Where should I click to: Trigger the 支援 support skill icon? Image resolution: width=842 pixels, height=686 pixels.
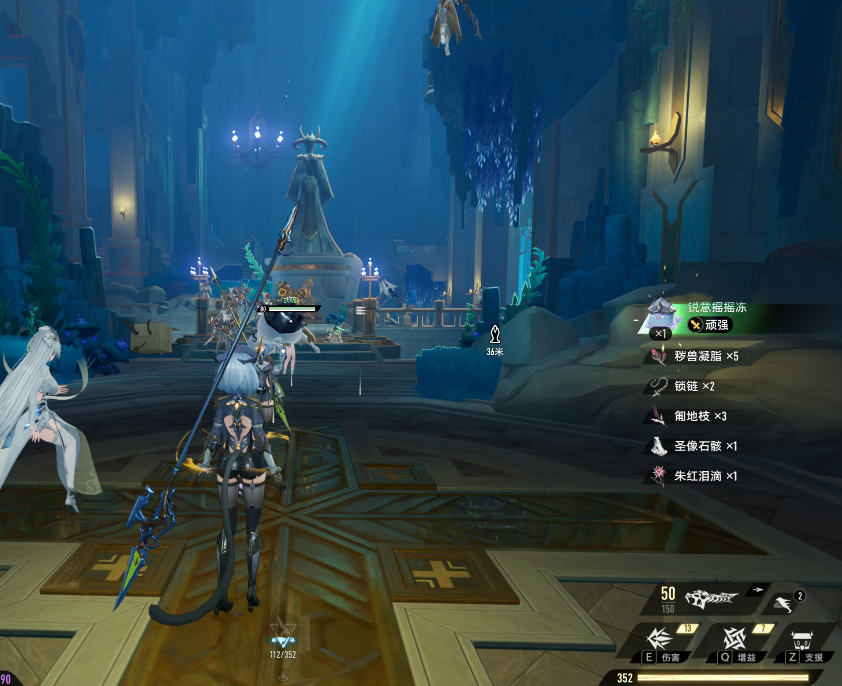pyautogui.click(x=805, y=639)
